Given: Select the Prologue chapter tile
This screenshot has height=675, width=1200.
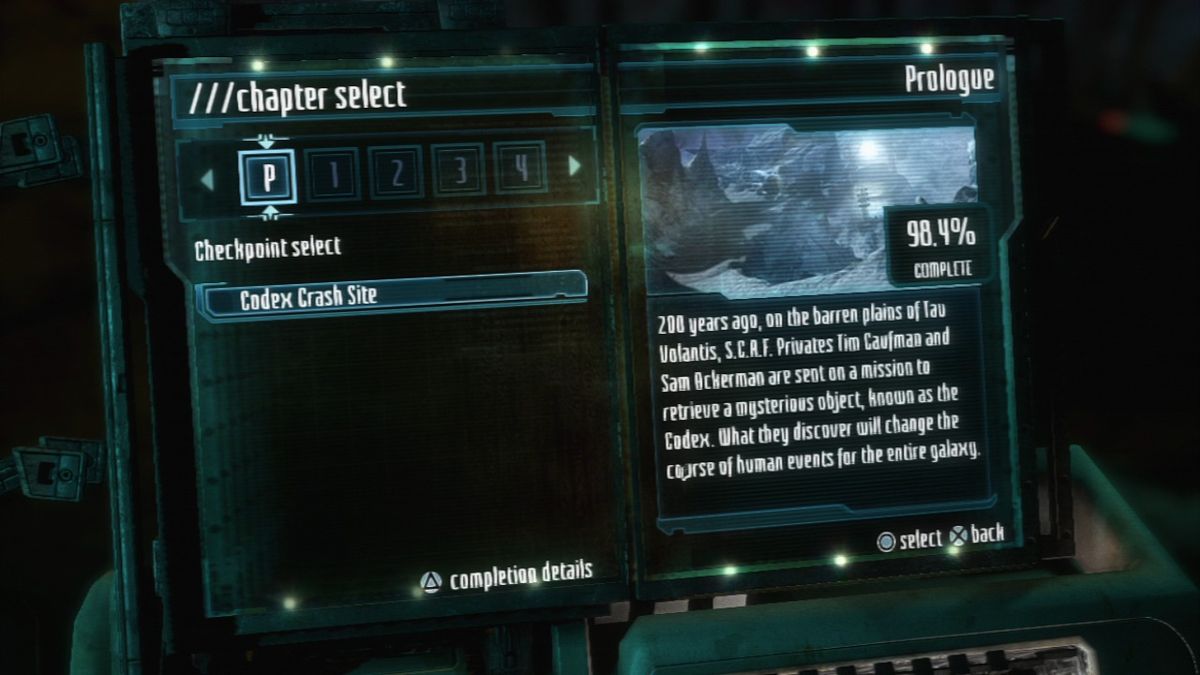Looking at the screenshot, I should (268, 176).
